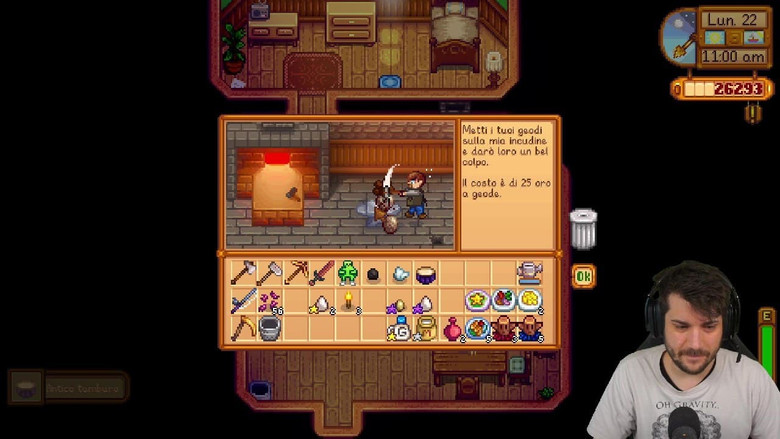Image resolution: width=780 pixels, height=439 pixels.
Task: Select the red potion bottle slot
Action: [x=452, y=327]
